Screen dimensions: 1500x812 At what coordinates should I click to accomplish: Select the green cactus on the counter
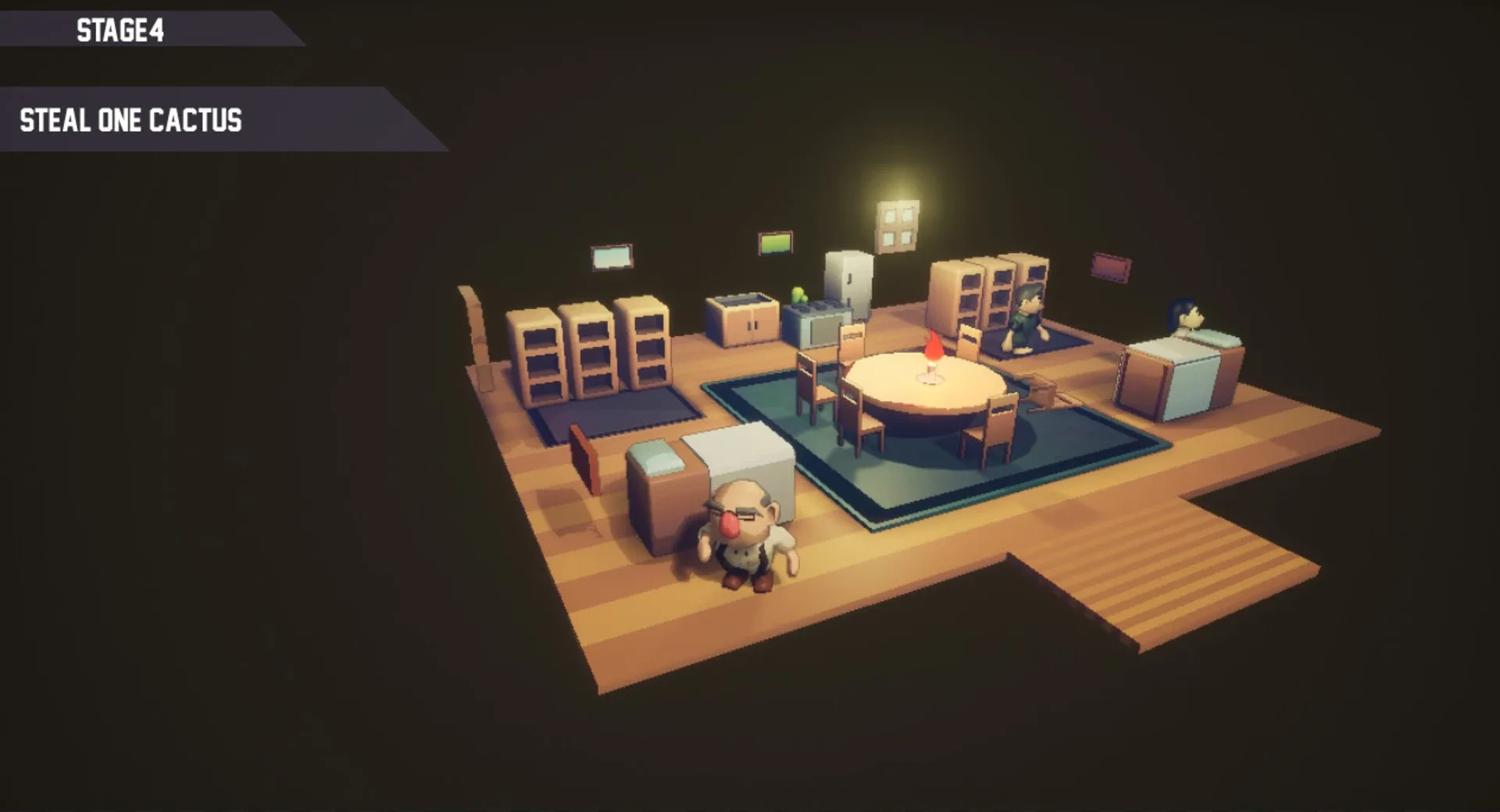point(799,294)
